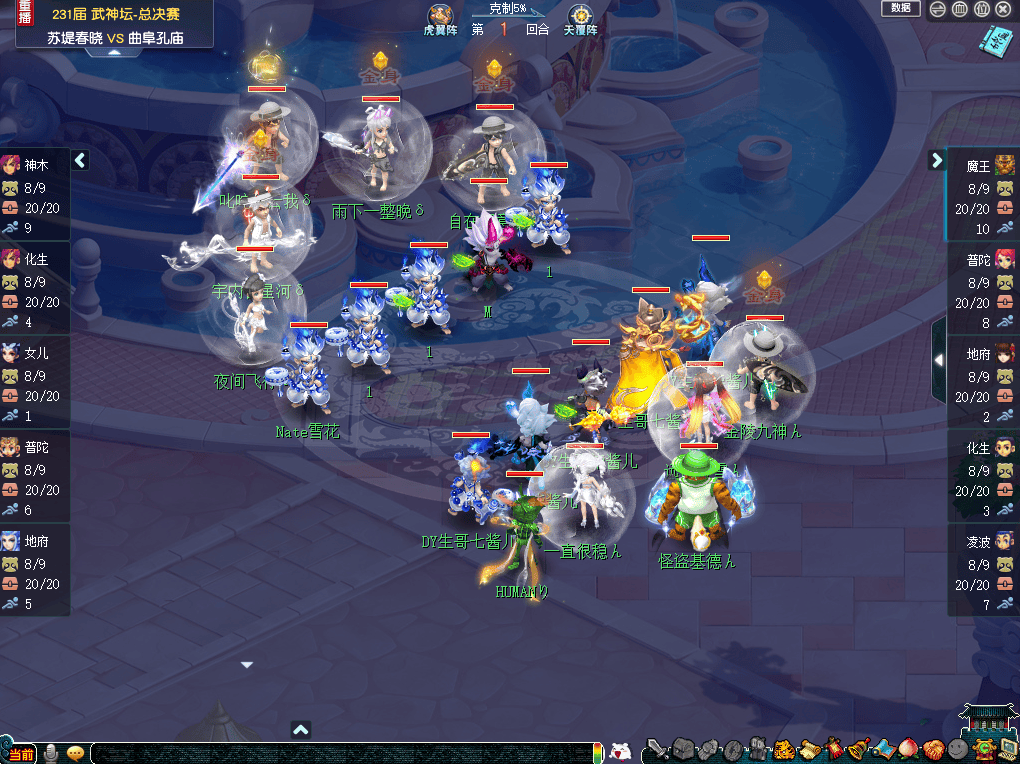Open the sword icon in bottom toolbar
This screenshot has height=764, width=1020.
point(656,749)
